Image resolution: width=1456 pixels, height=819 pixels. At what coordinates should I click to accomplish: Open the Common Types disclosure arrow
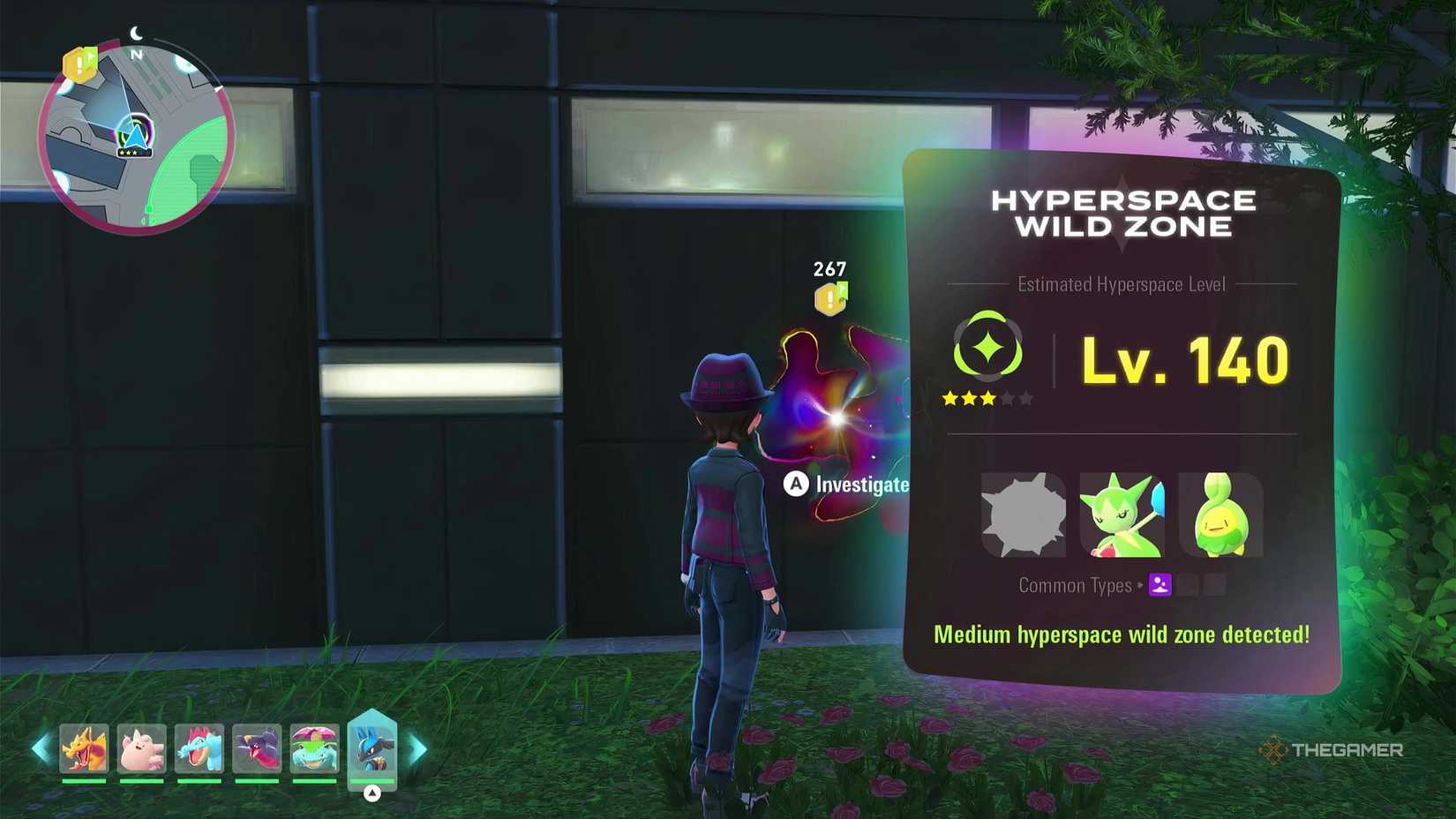coord(1142,584)
